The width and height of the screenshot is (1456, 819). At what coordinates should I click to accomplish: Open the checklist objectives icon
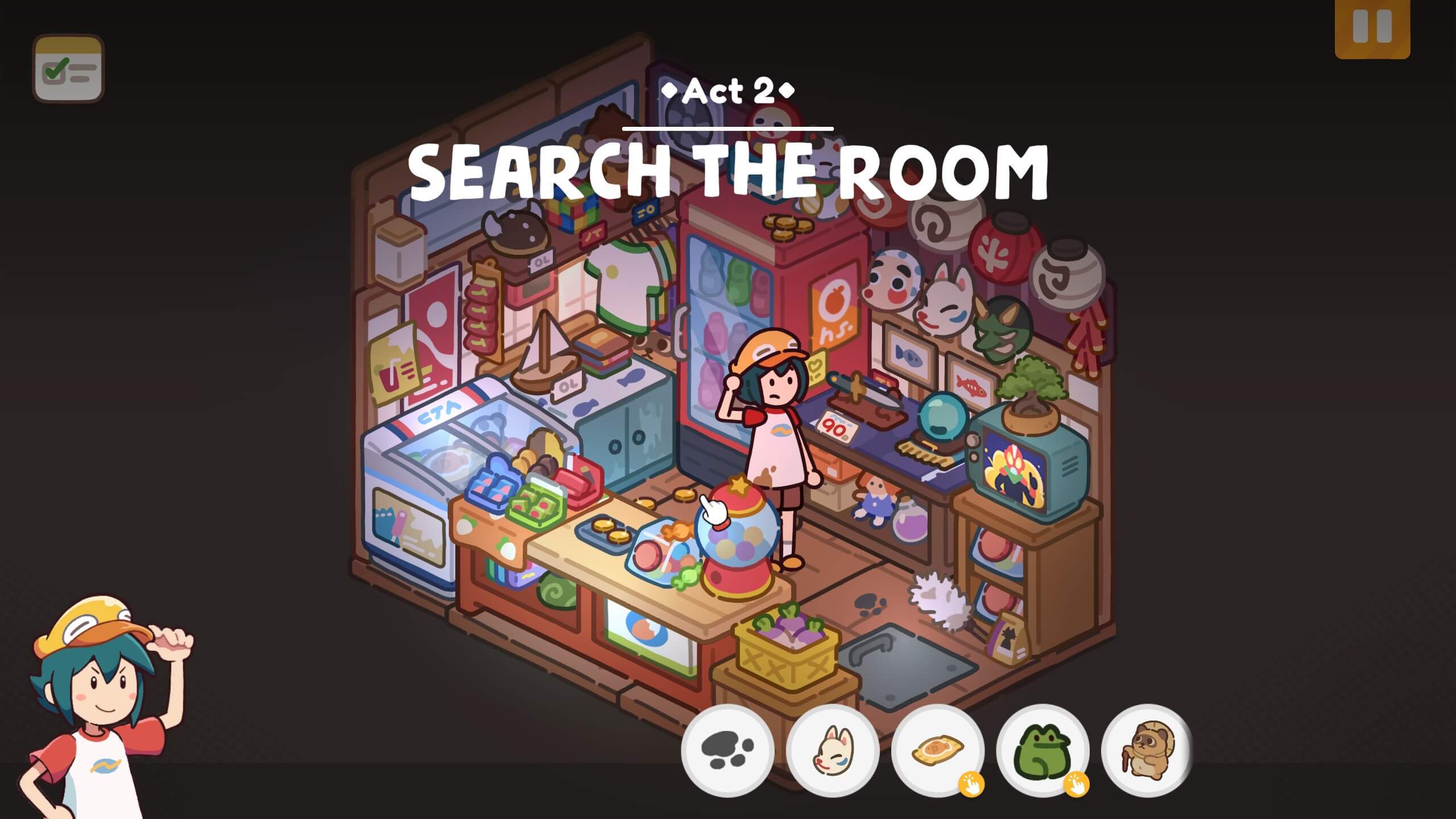(x=68, y=69)
